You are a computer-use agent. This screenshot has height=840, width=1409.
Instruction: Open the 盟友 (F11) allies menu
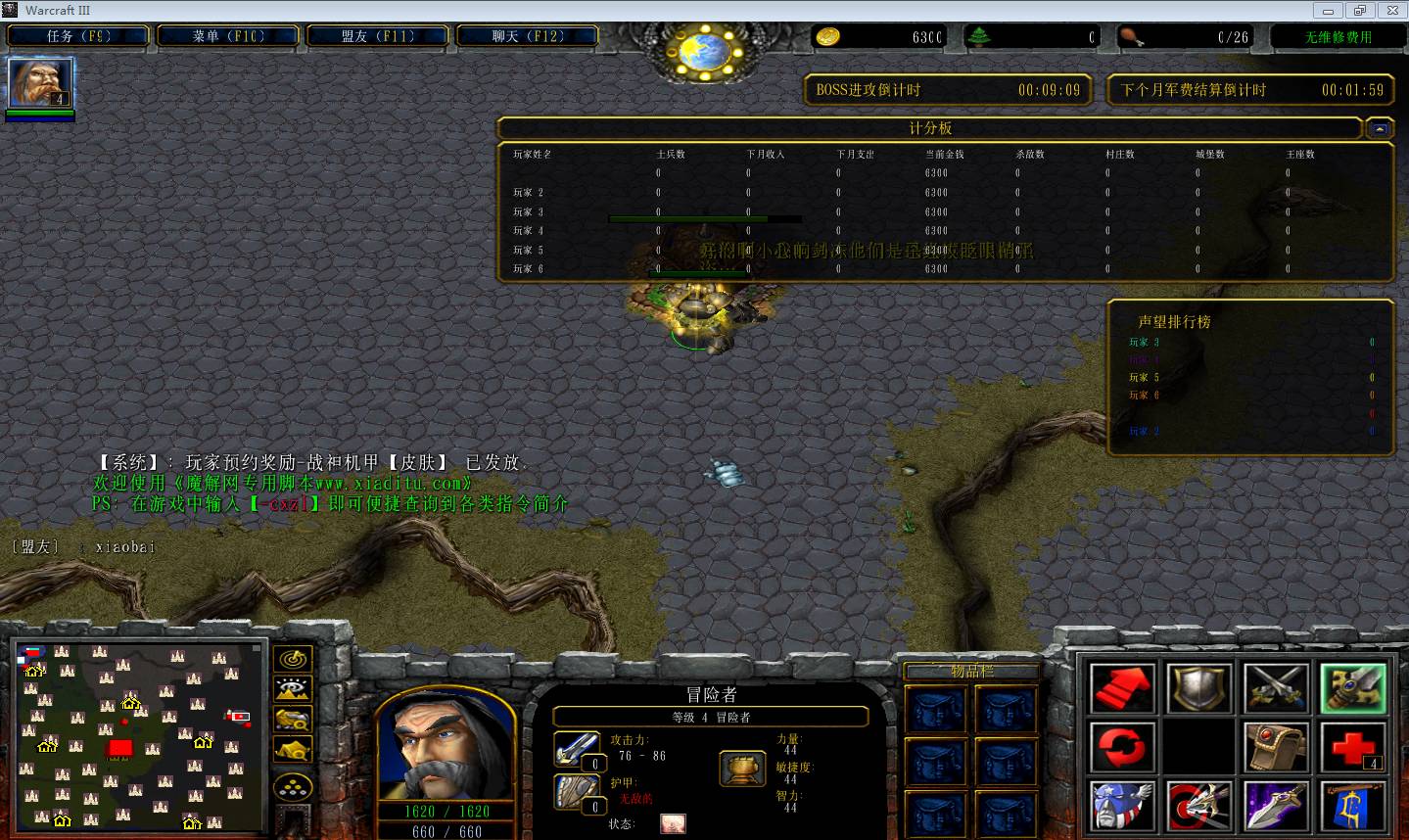(378, 36)
